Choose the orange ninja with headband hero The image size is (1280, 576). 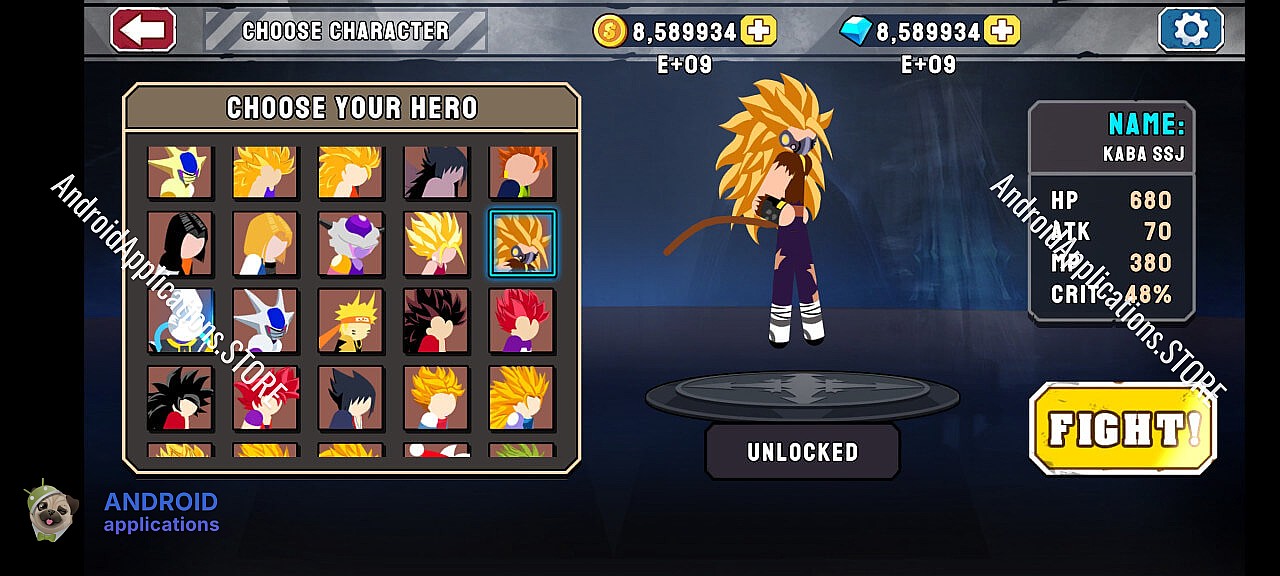click(x=351, y=320)
